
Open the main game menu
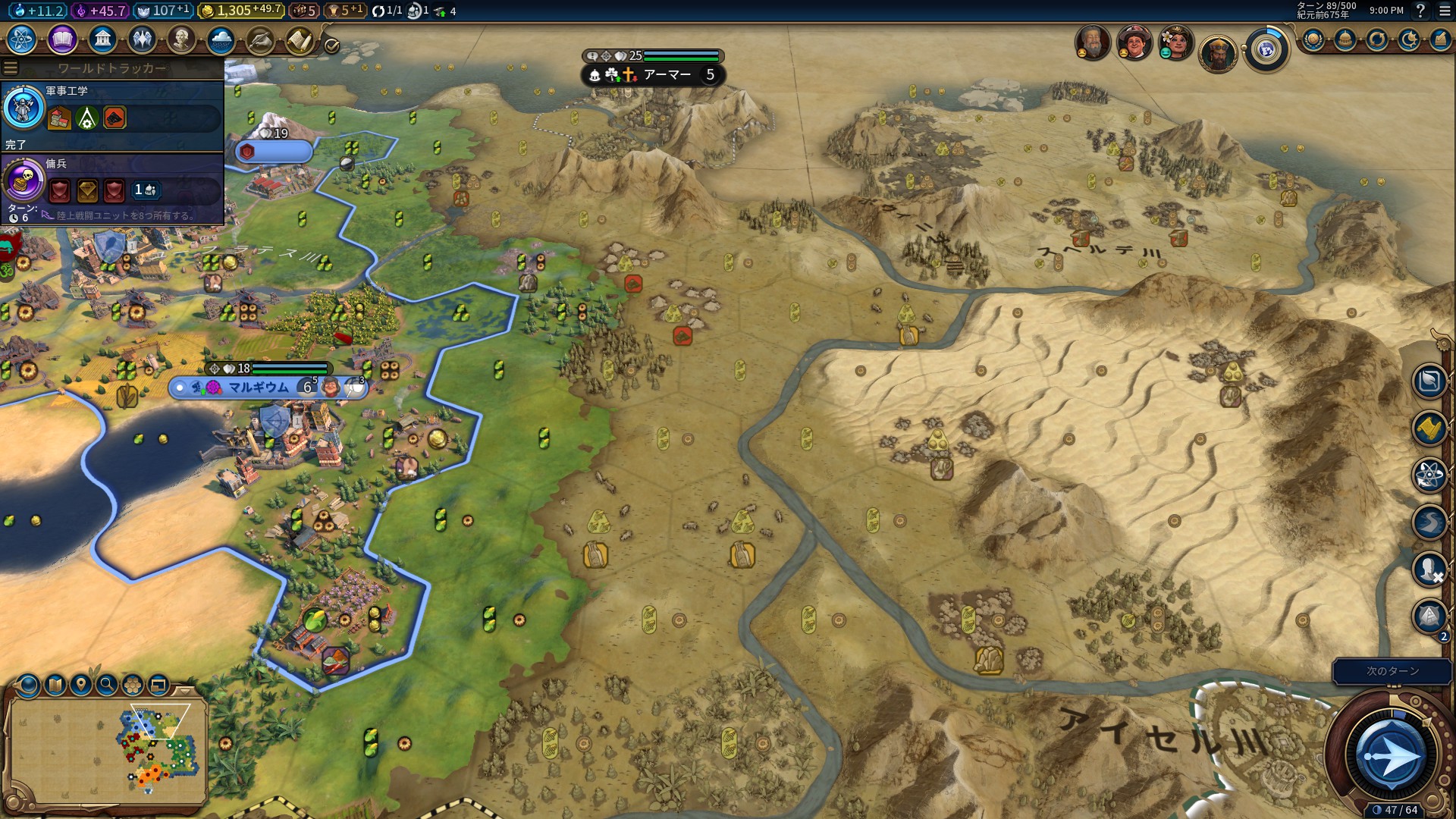1445,11
